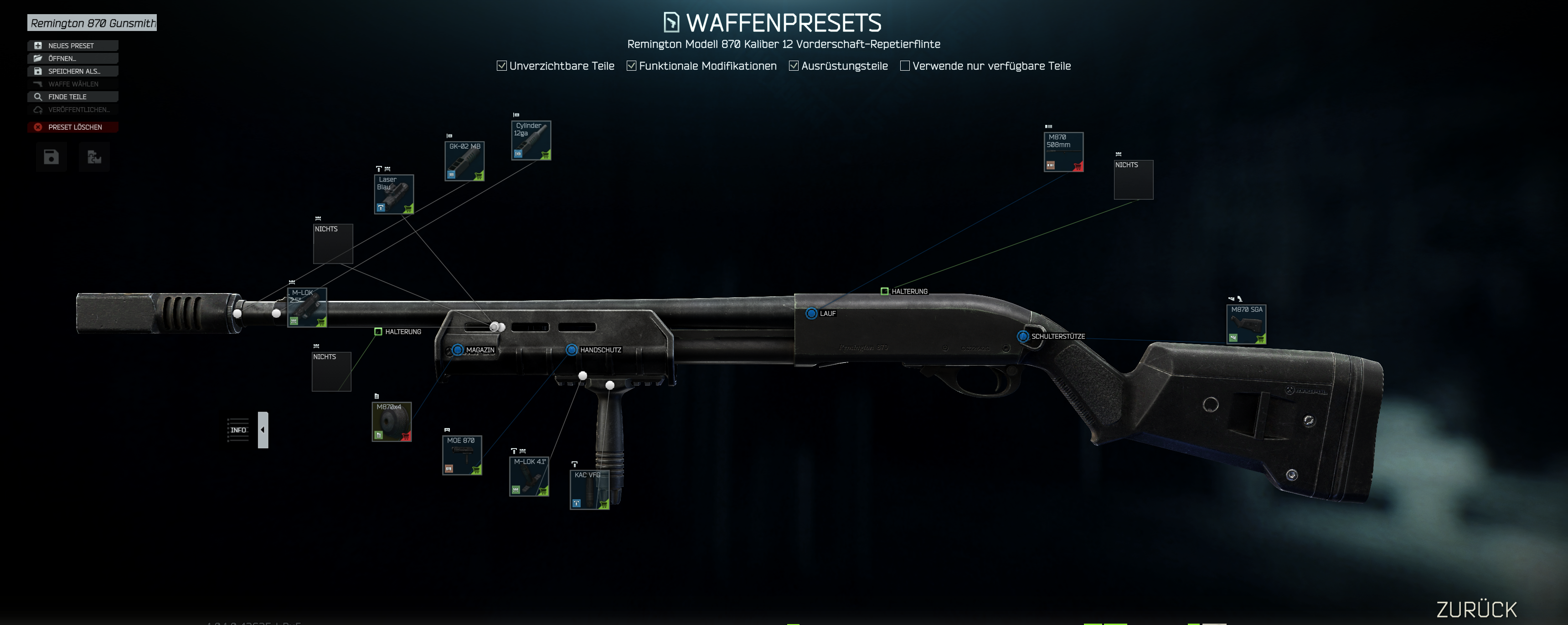The width and height of the screenshot is (1568, 625).
Task: Select the M870 508mm barrel slot
Action: point(1063,152)
